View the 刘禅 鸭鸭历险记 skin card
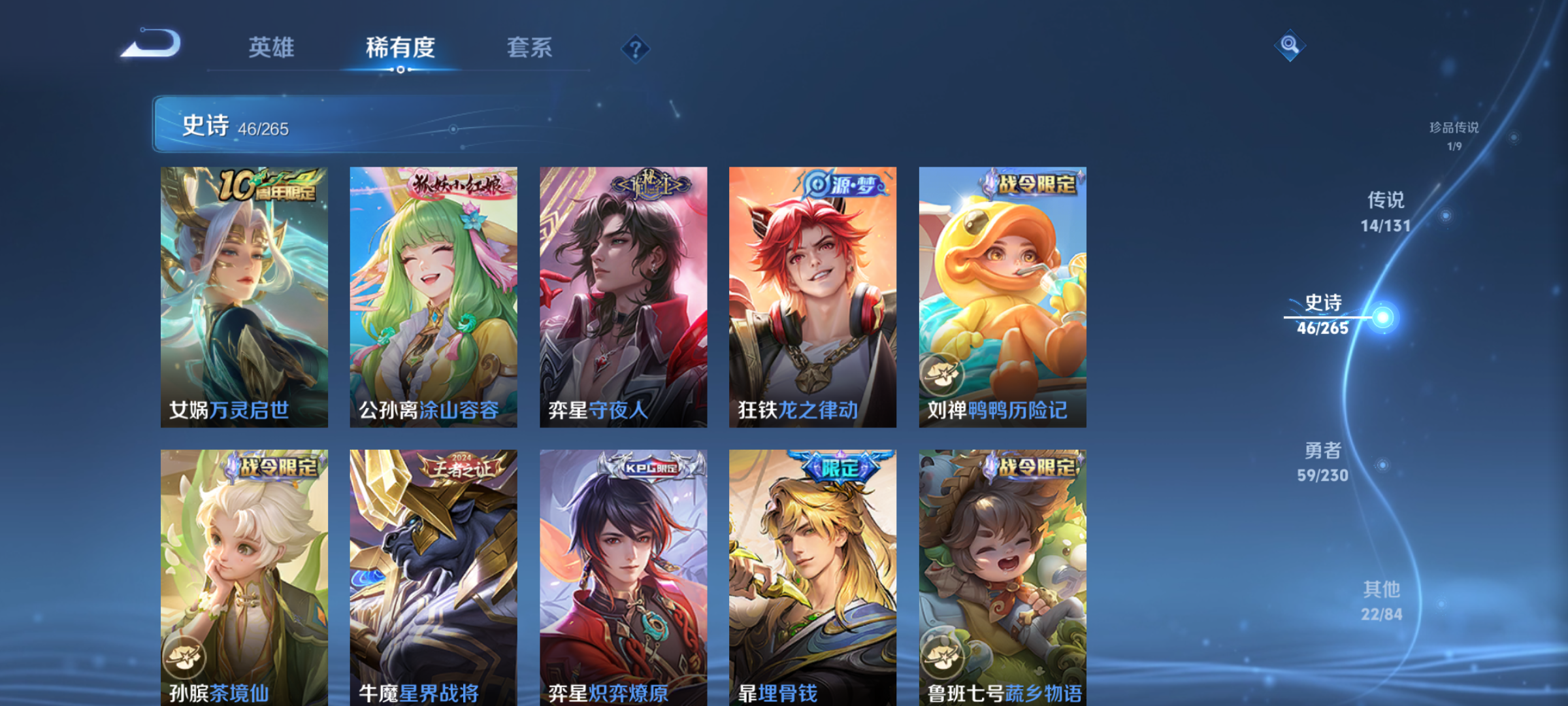Image resolution: width=1568 pixels, height=706 pixels. tap(1002, 297)
